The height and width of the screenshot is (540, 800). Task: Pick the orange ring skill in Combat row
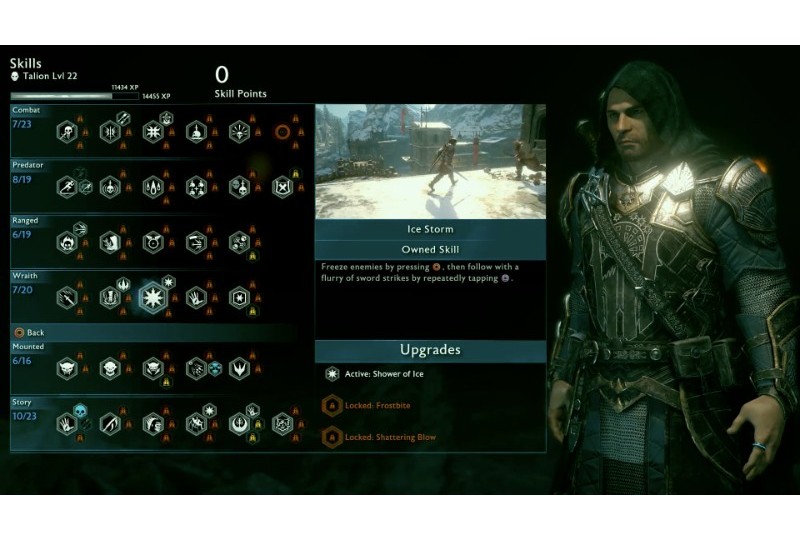pos(283,132)
